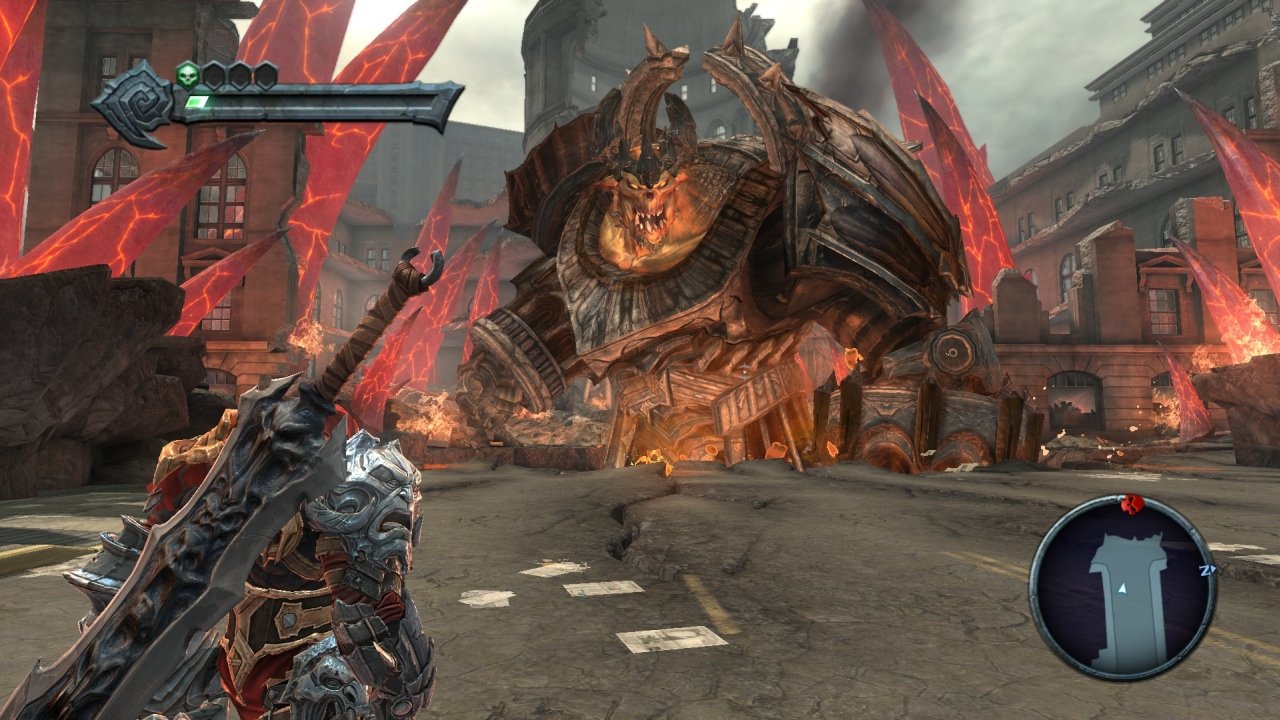Select the green skull lifestone icon

[187, 75]
